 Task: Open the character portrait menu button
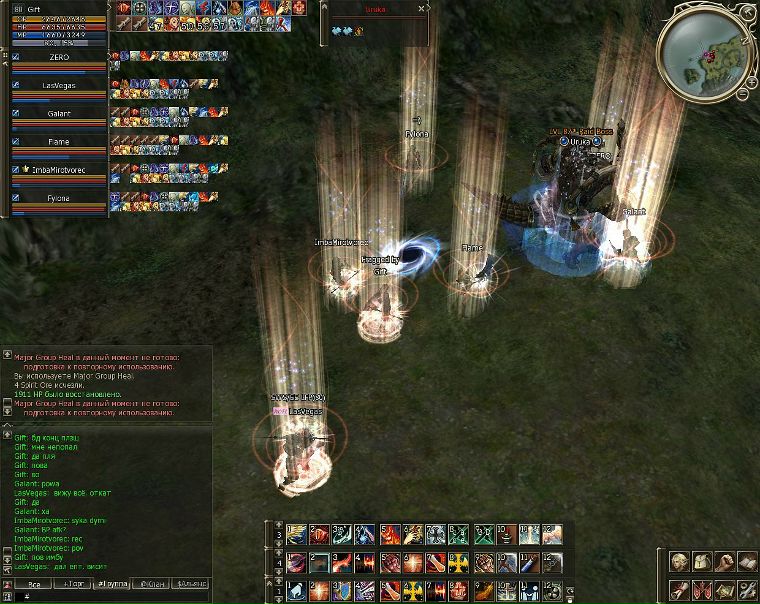click(679, 562)
